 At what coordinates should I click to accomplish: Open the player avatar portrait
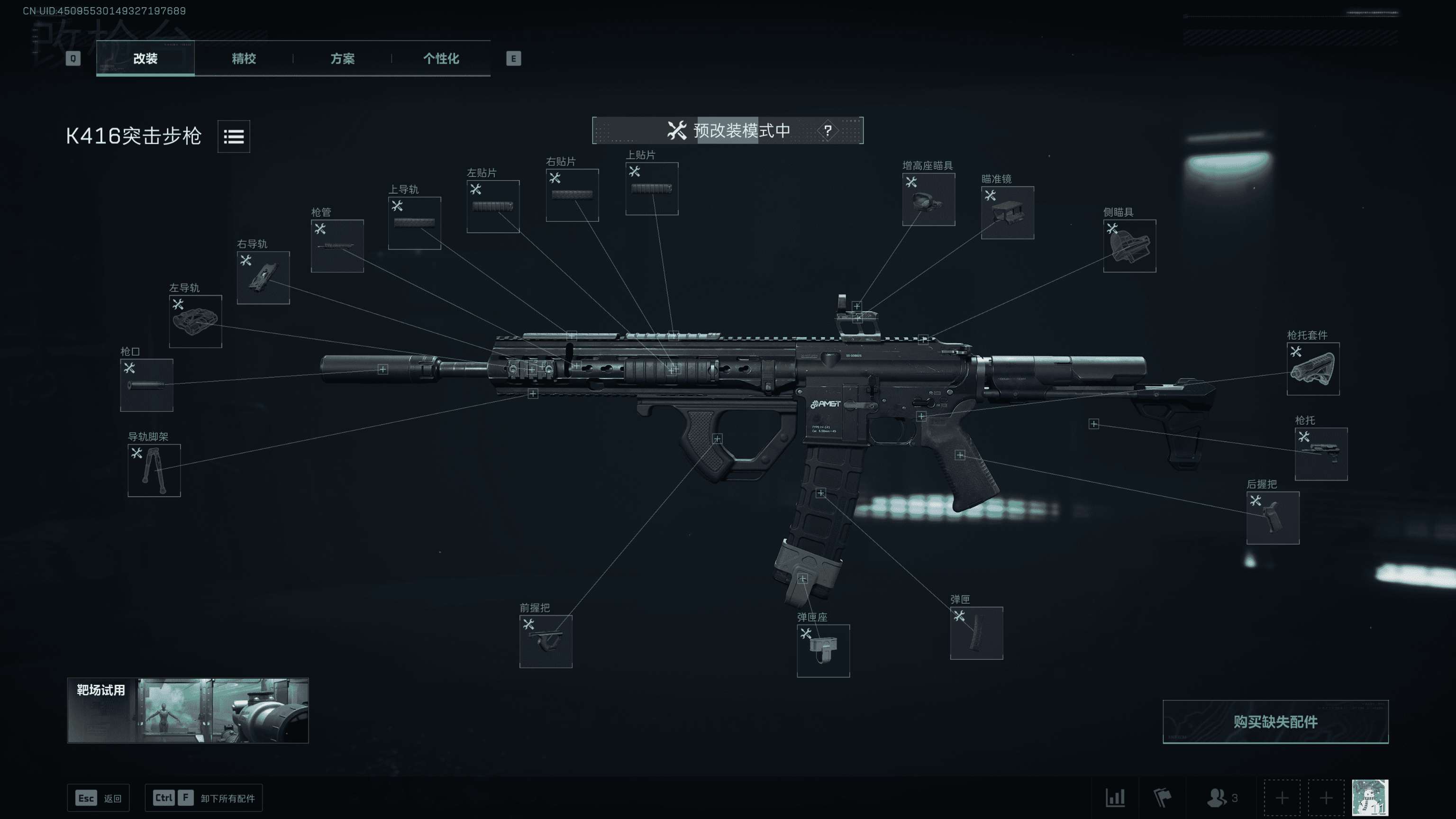1370,798
